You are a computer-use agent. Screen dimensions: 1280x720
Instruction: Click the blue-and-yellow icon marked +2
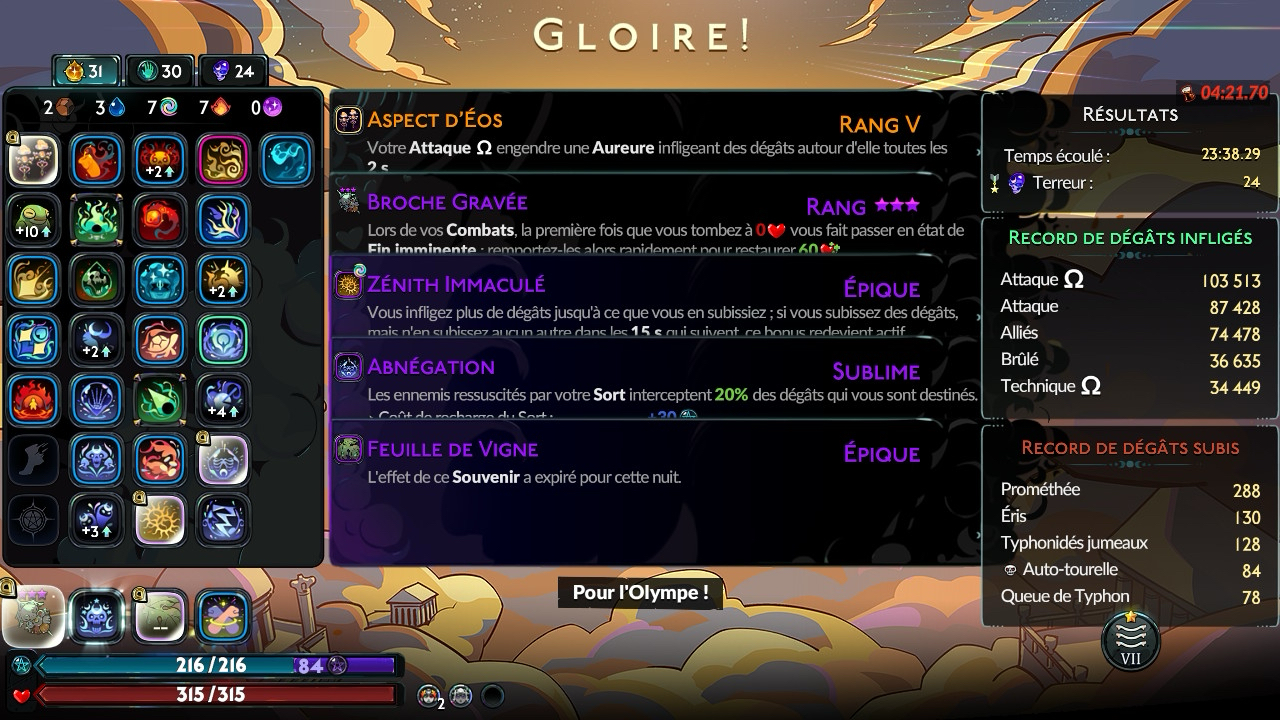[223, 280]
